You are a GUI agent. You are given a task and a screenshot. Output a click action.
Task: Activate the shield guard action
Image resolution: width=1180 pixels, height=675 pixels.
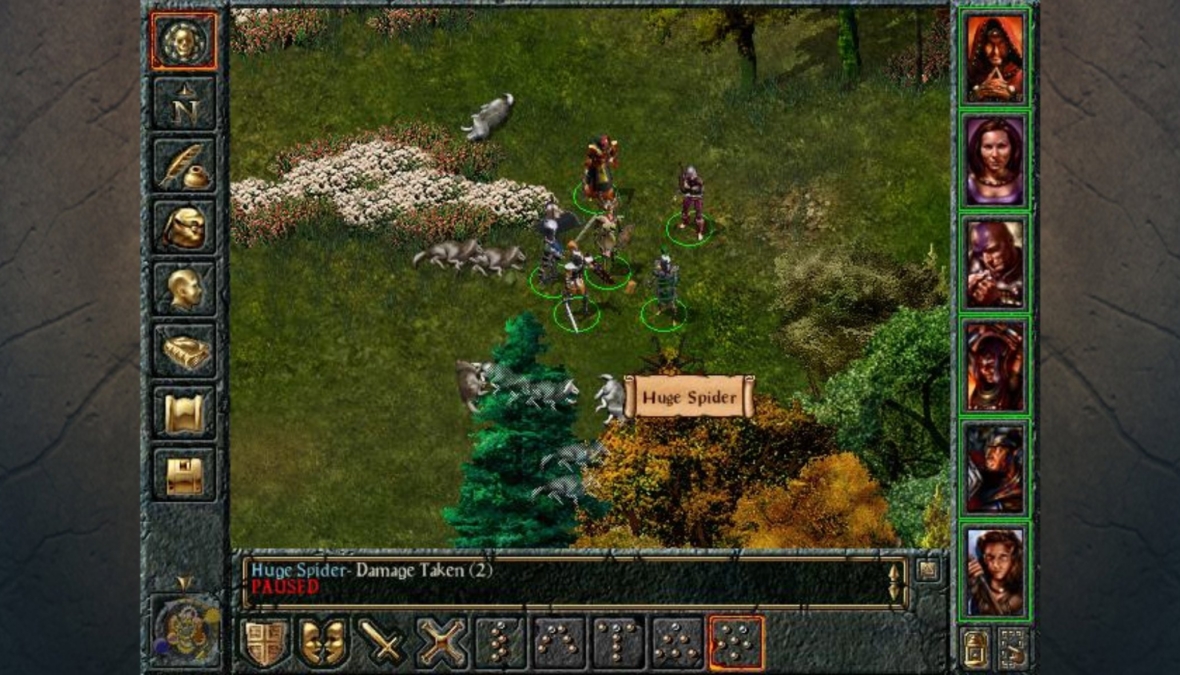click(x=264, y=642)
